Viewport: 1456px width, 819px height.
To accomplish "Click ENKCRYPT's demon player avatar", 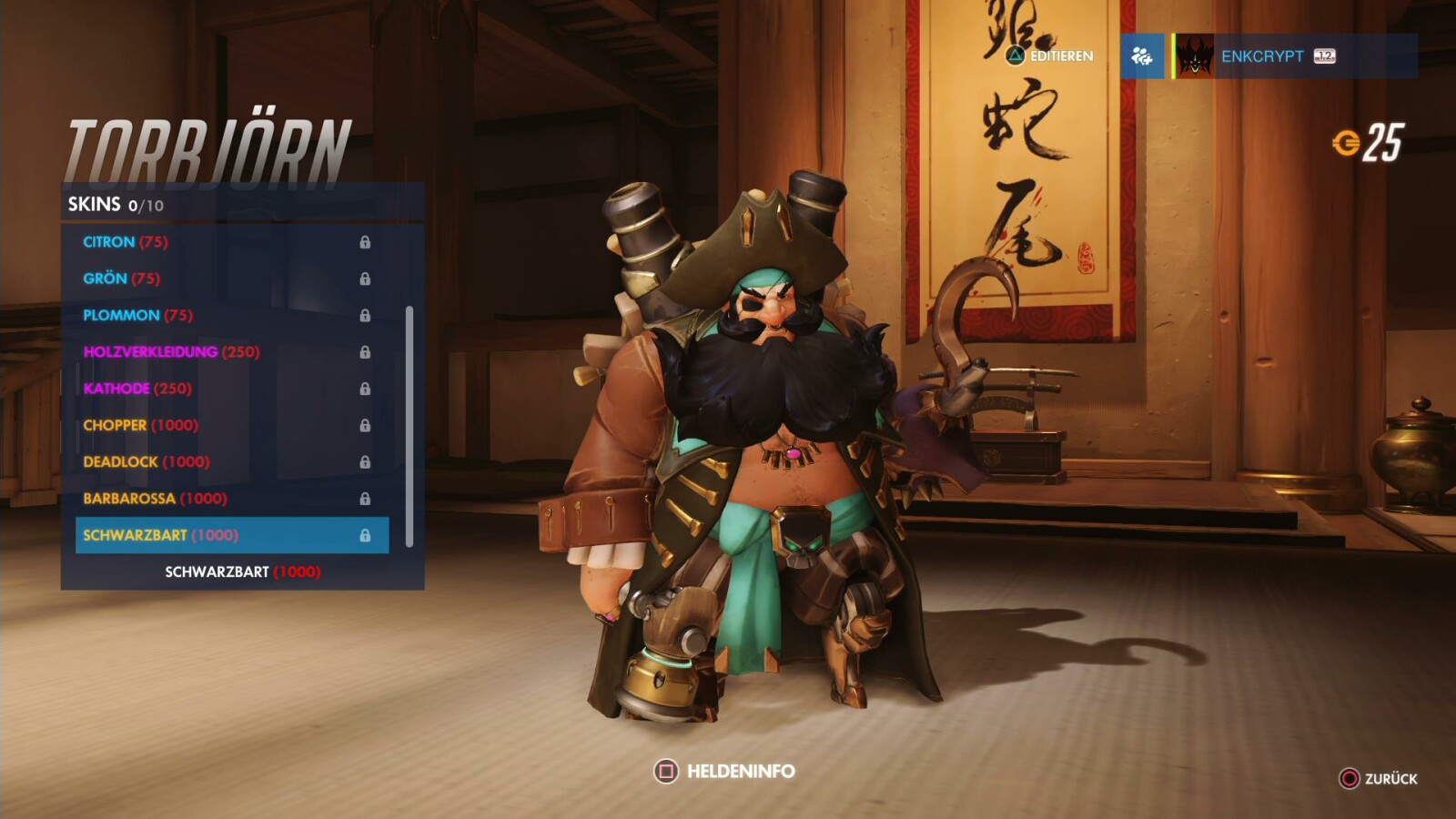I will [1193, 56].
